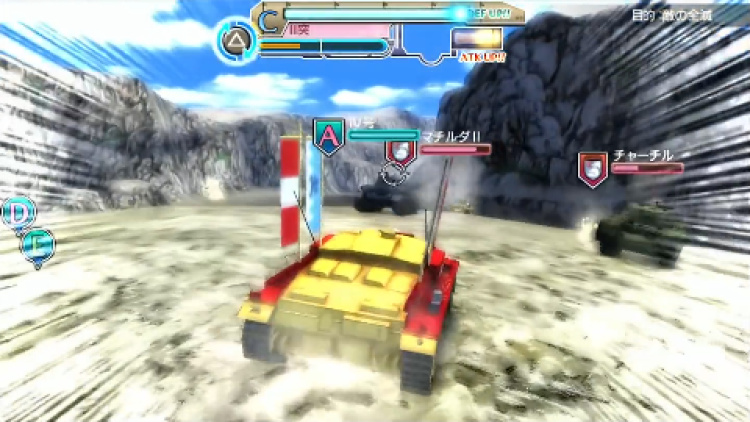Target the Churchill enemy shield marker
750x422 pixels.
point(593,168)
